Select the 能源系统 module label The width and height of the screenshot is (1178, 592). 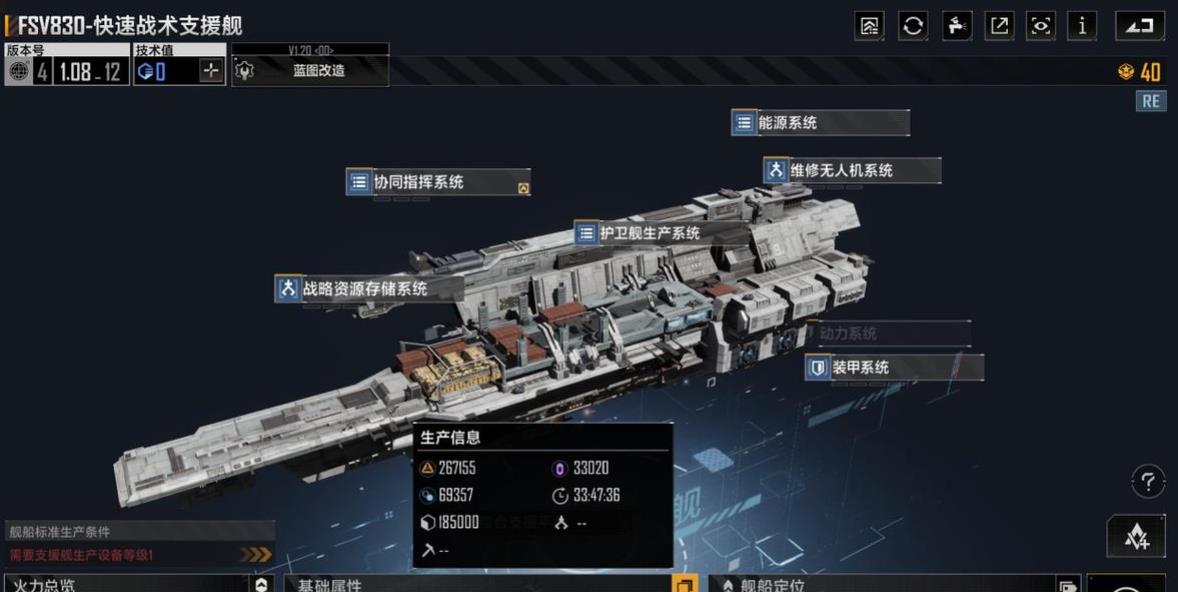pyautogui.click(x=820, y=123)
